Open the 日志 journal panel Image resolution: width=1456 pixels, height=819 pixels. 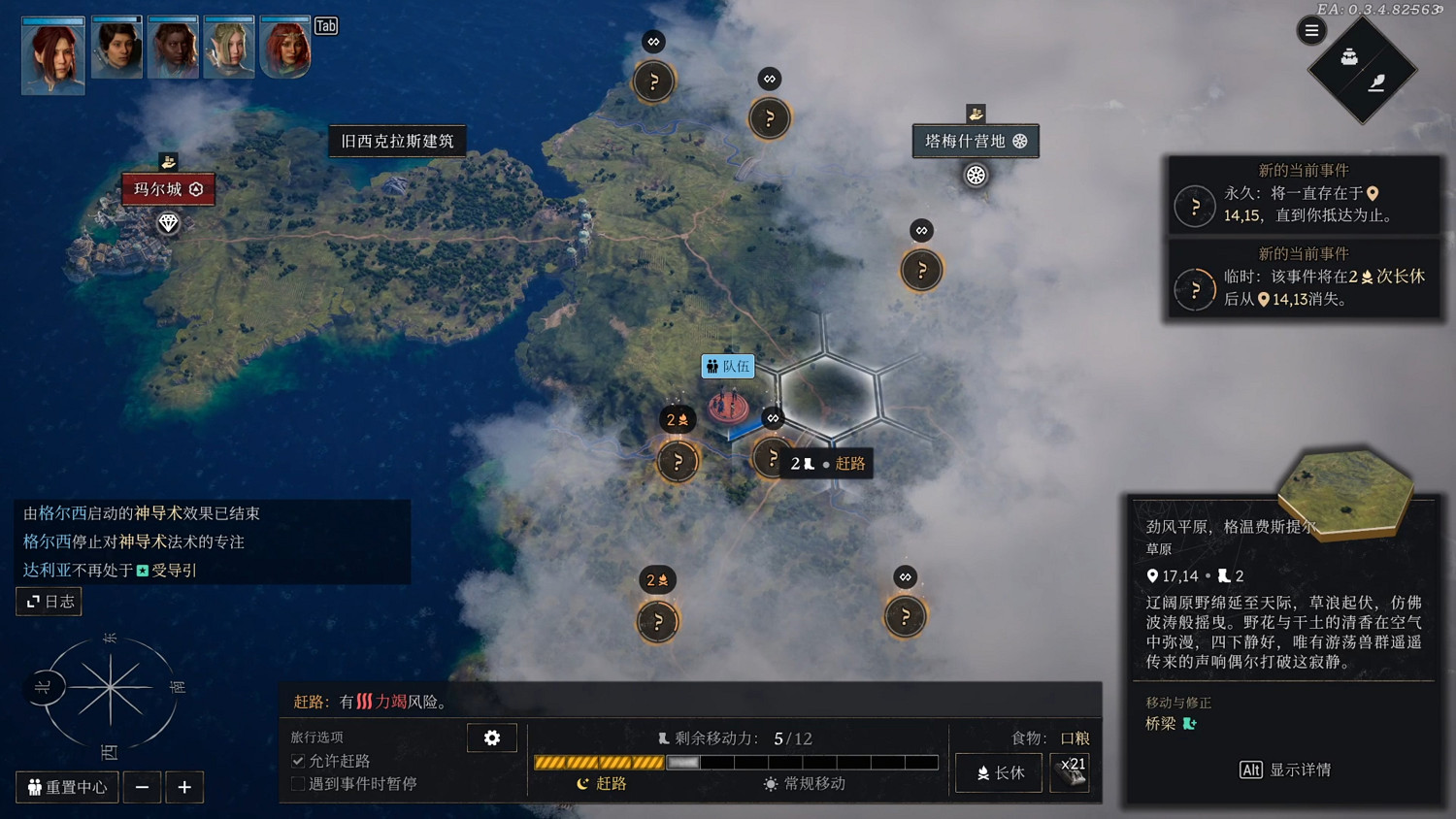click(48, 601)
